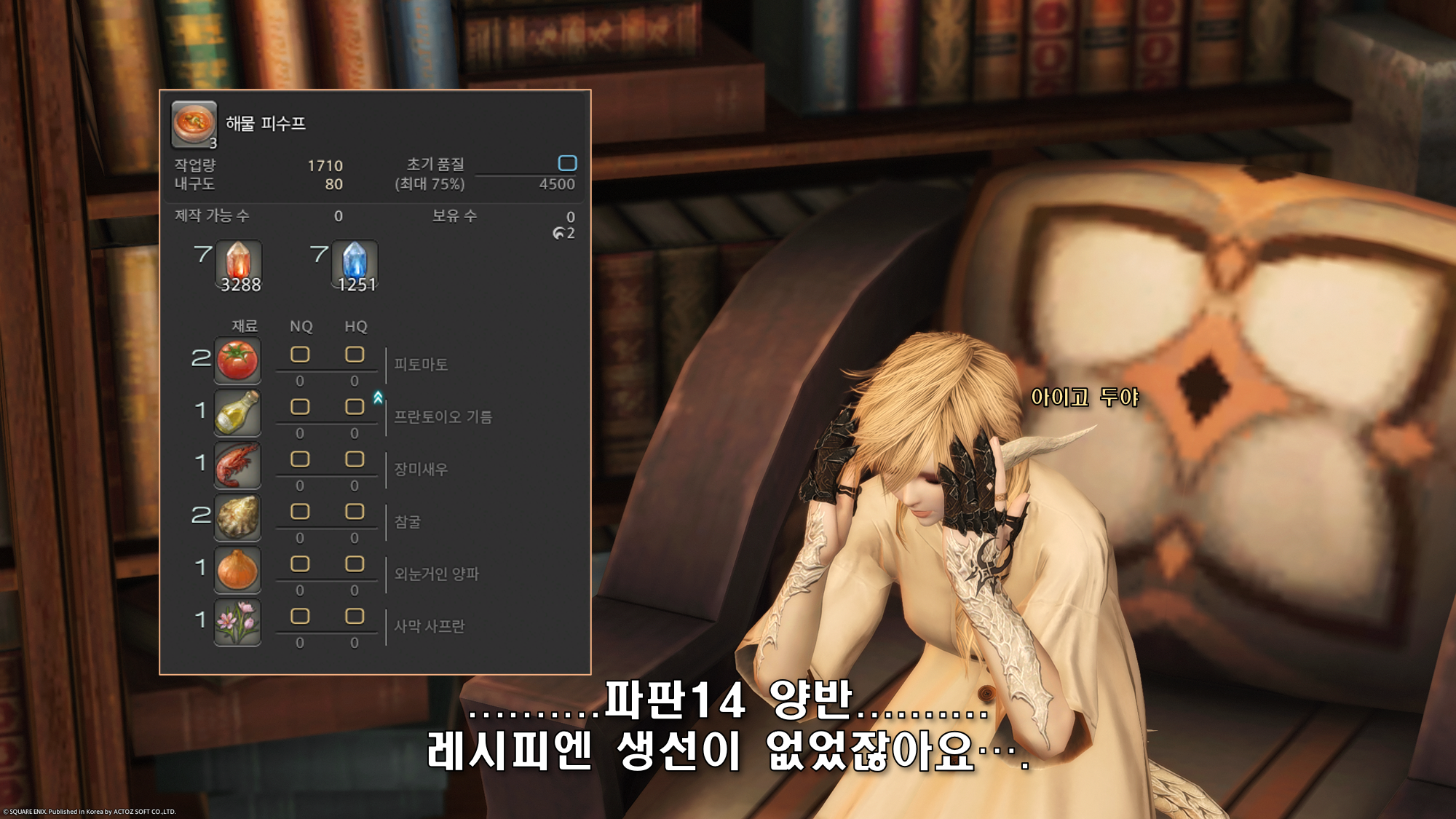The image size is (1456, 819).
Task: Select the oyster ingredient icon
Action: pos(237,517)
